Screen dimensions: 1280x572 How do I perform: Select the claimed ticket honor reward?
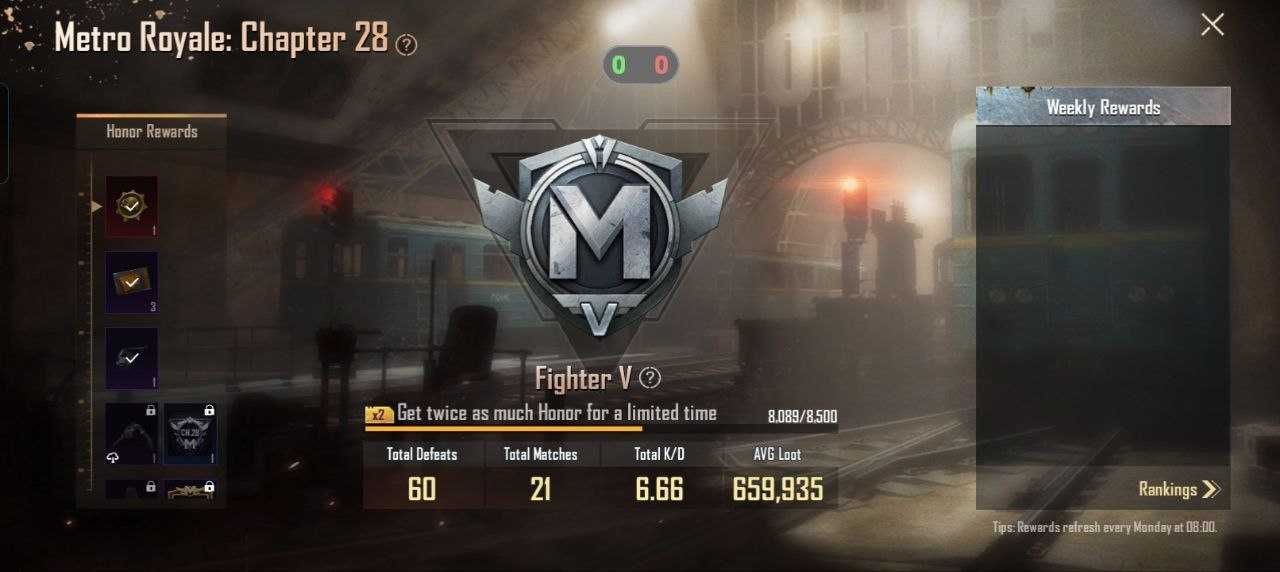pos(132,283)
